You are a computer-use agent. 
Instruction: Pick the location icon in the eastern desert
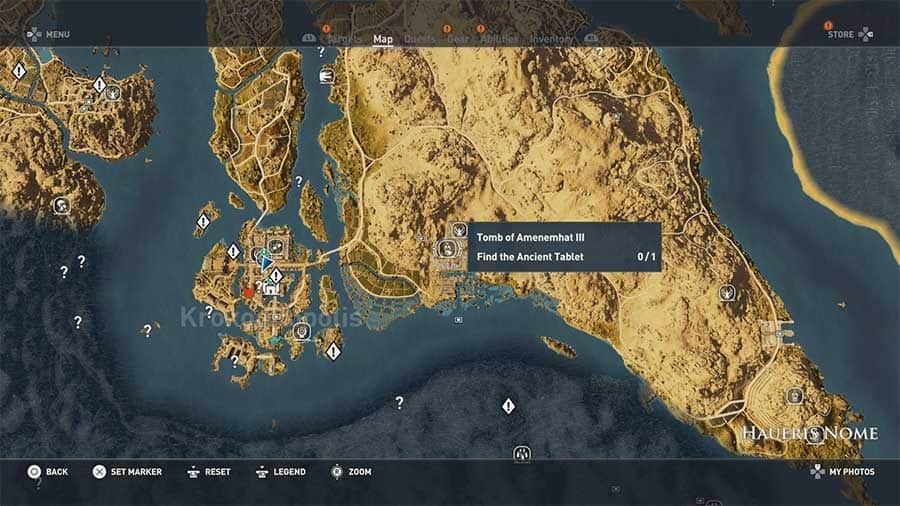[x=727, y=293]
